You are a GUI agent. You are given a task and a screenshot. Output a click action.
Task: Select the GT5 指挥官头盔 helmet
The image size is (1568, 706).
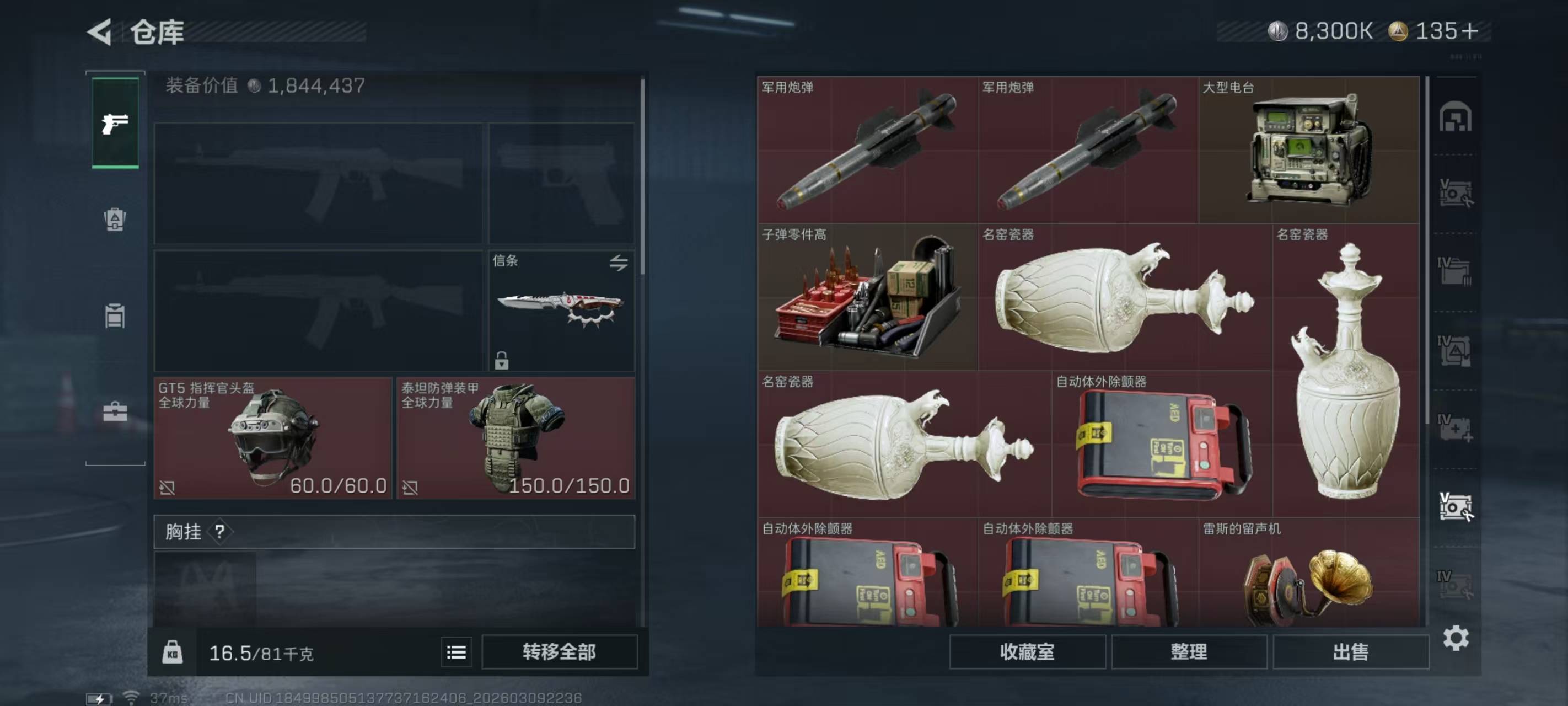click(272, 438)
